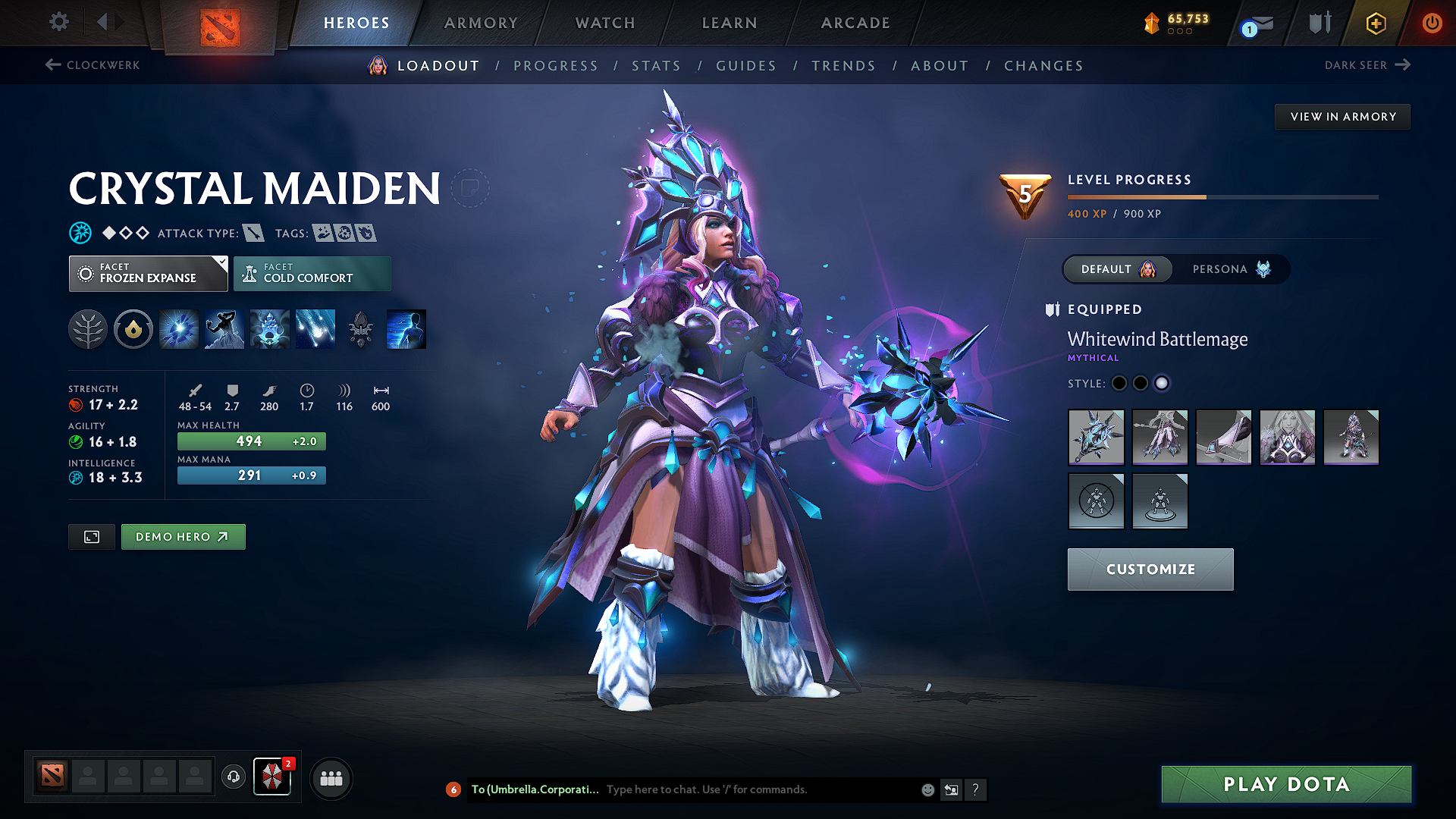The width and height of the screenshot is (1456, 819).
Task: Select the Cold Comfort facet
Action: [x=312, y=273]
